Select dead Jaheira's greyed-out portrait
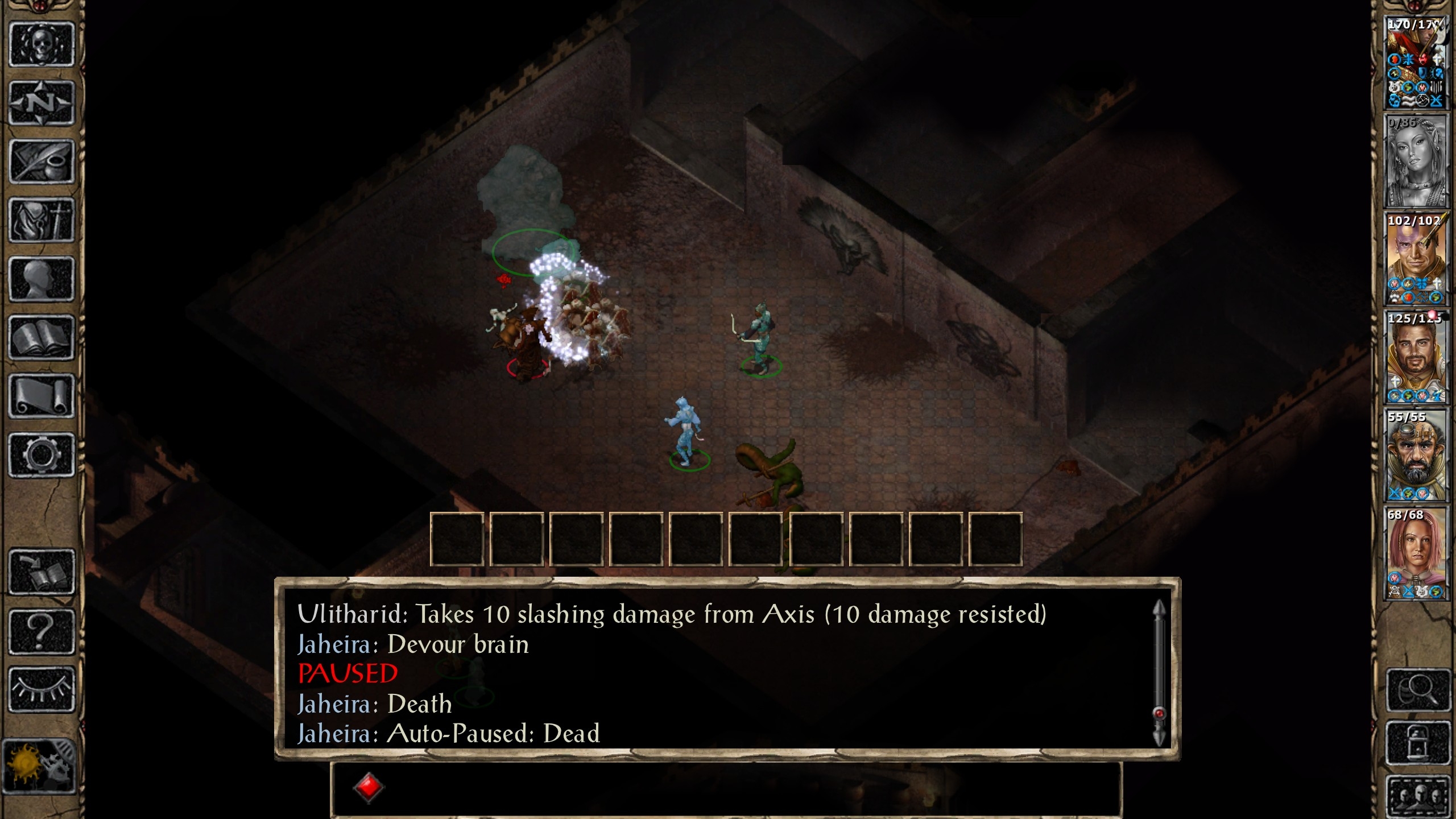Image resolution: width=1456 pixels, height=819 pixels. click(1415, 161)
